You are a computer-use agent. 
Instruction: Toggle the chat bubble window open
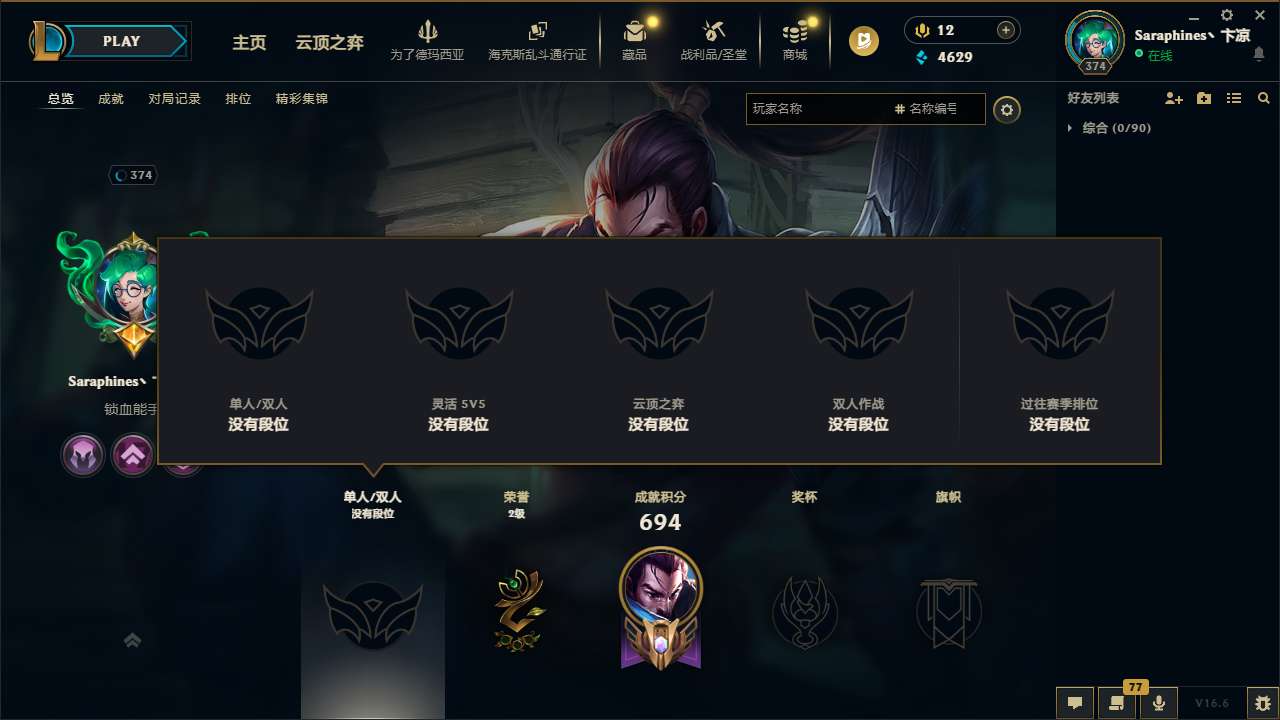(1075, 703)
